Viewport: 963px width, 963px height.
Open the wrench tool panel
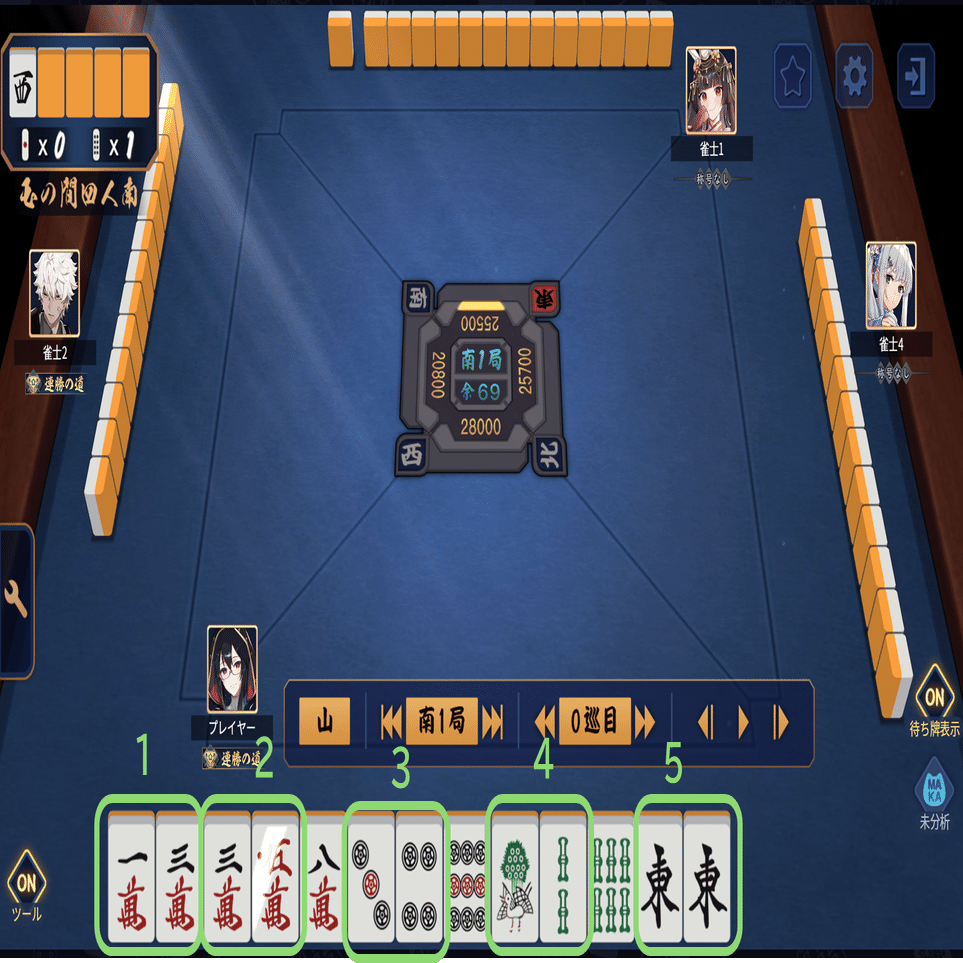click(16, 600)
